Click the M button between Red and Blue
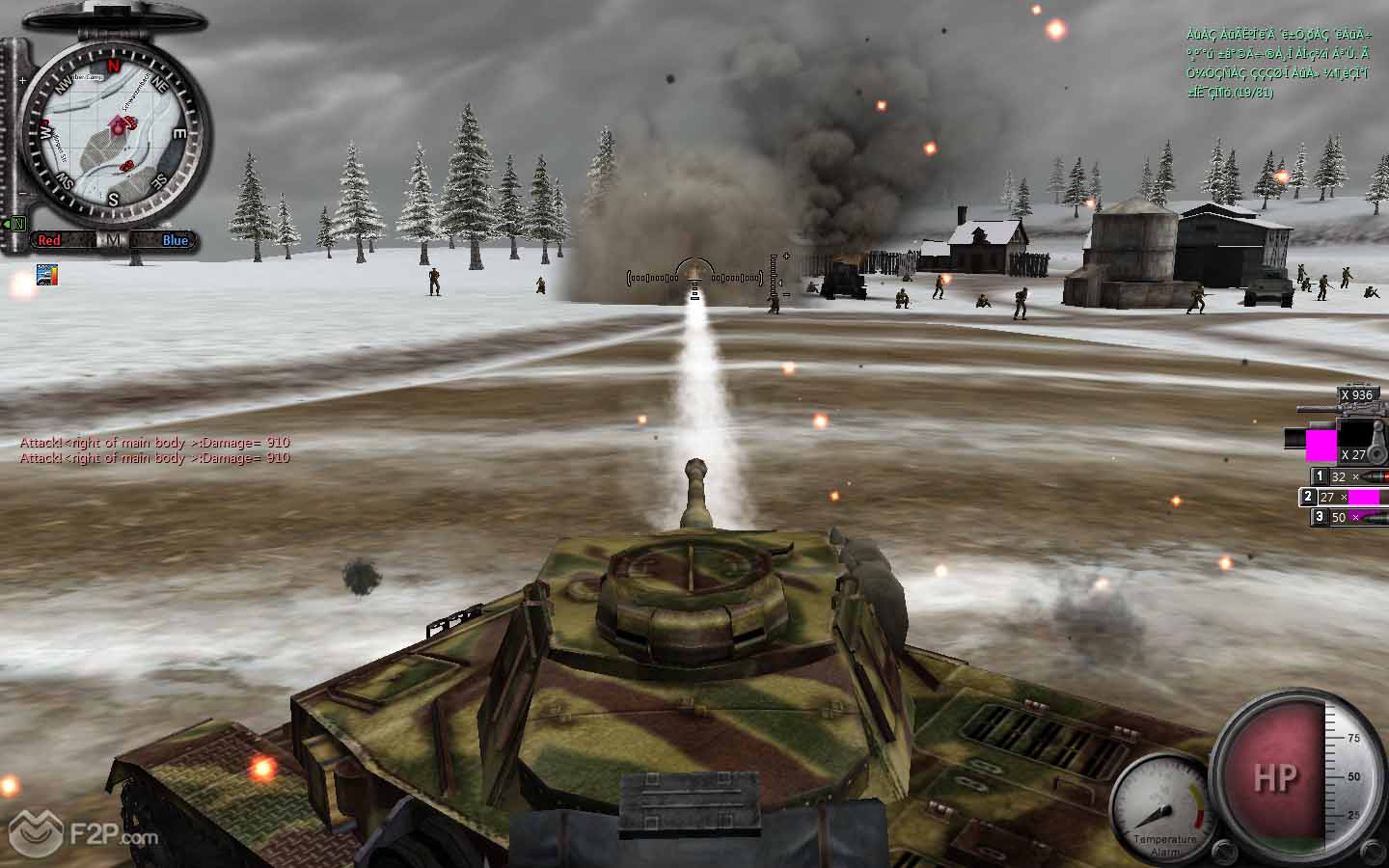Screen dimensions: 1389x868 (113, 240)
